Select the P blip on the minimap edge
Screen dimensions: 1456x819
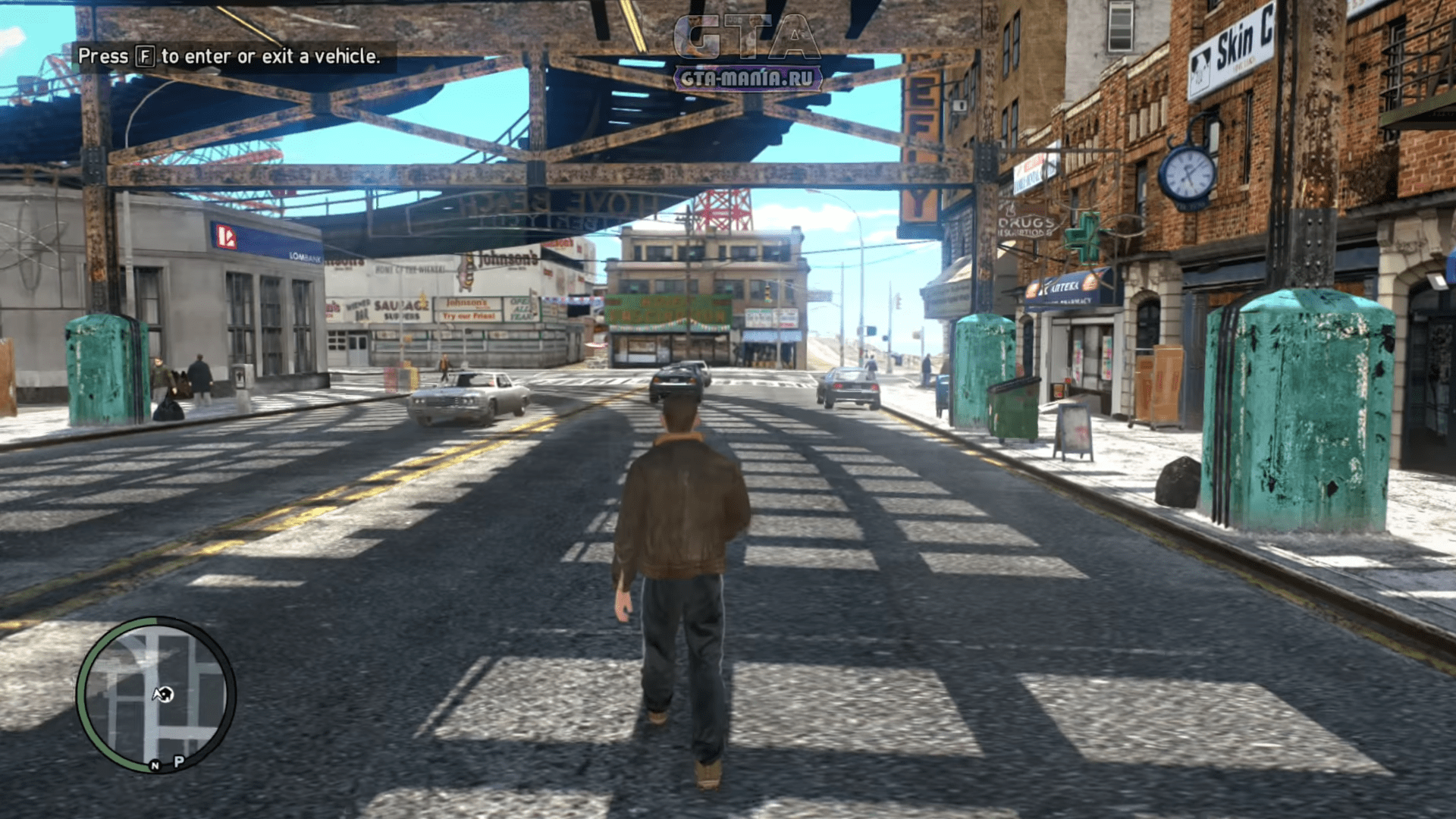pyautogui.click(x=179, y=761)
